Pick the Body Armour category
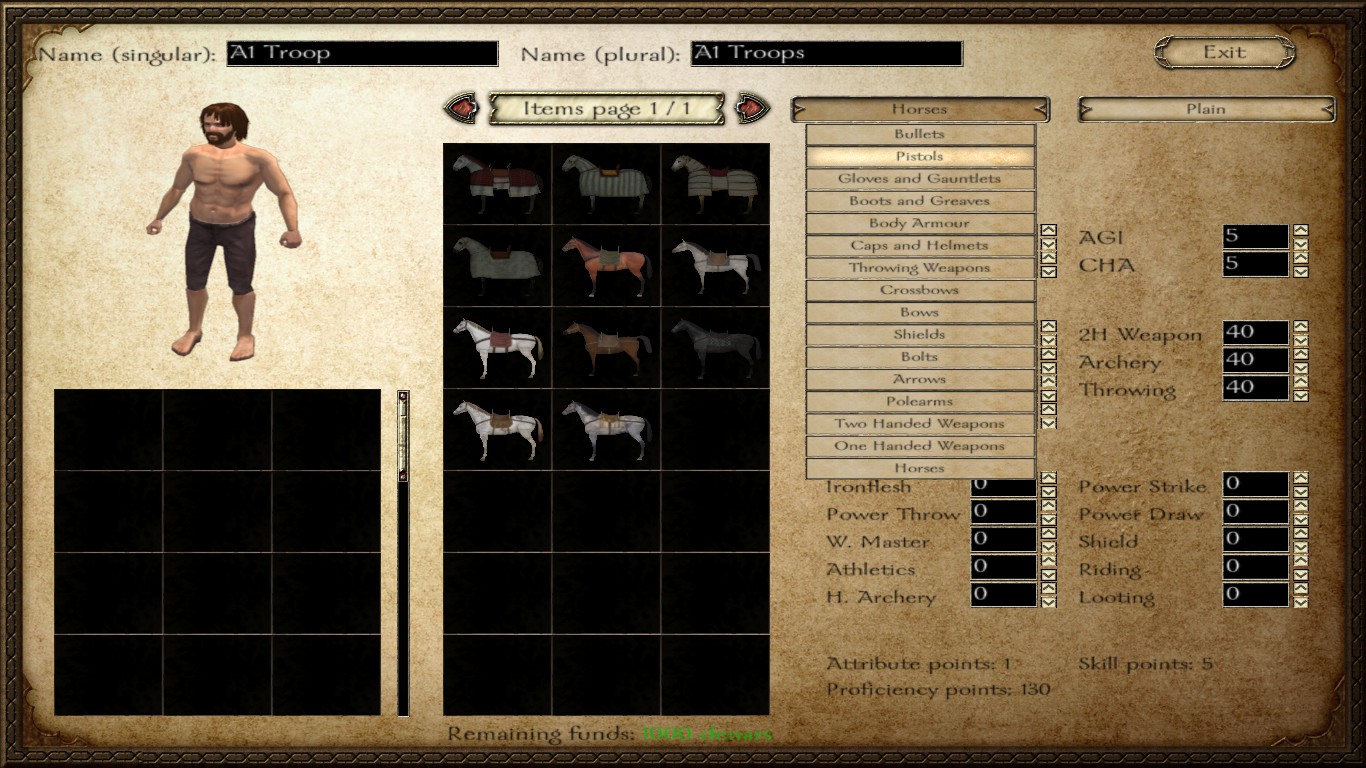1366x768 pixels. point(919,223)
